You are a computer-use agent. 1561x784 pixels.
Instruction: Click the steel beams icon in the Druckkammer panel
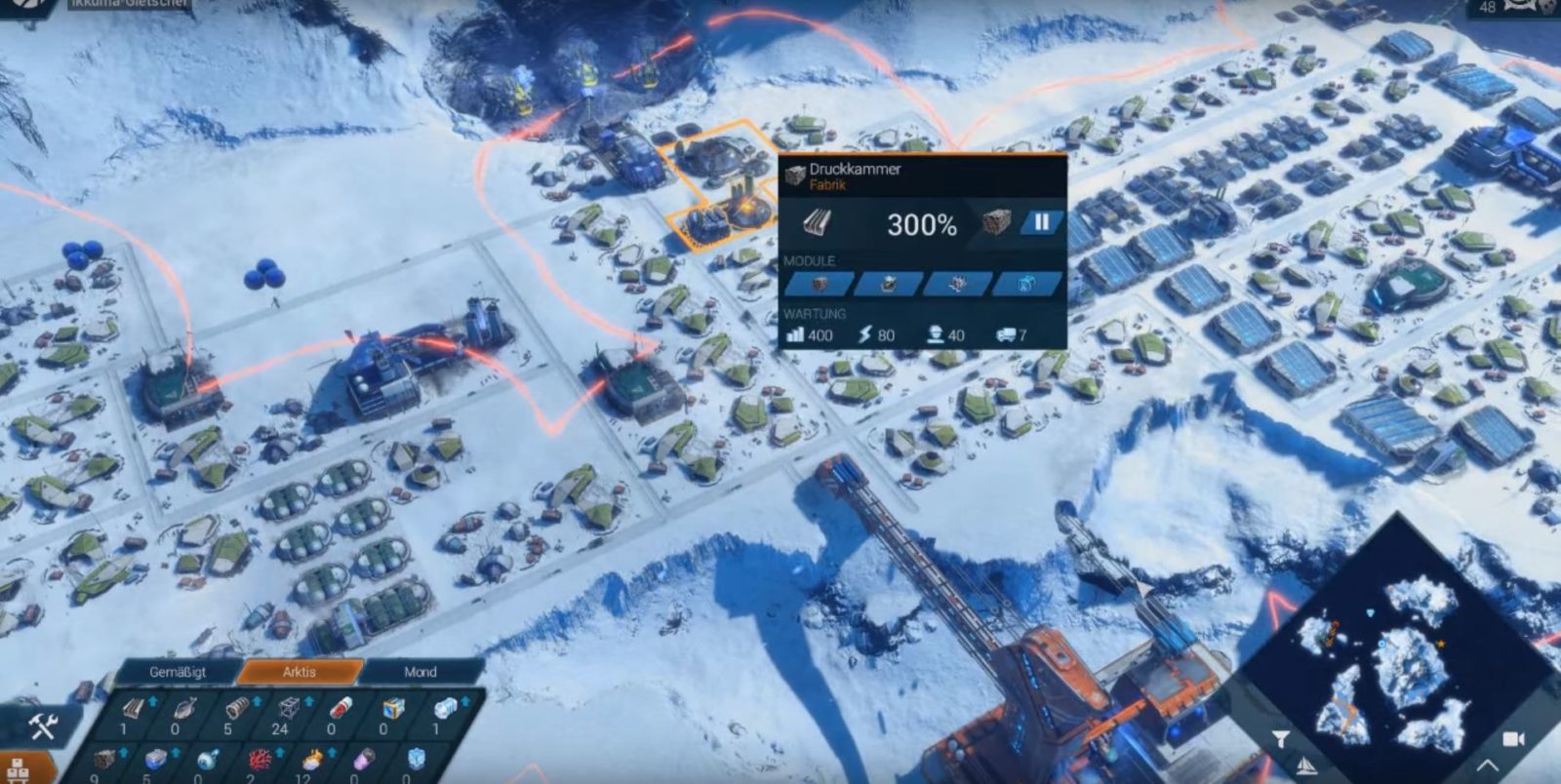(818, 222)
